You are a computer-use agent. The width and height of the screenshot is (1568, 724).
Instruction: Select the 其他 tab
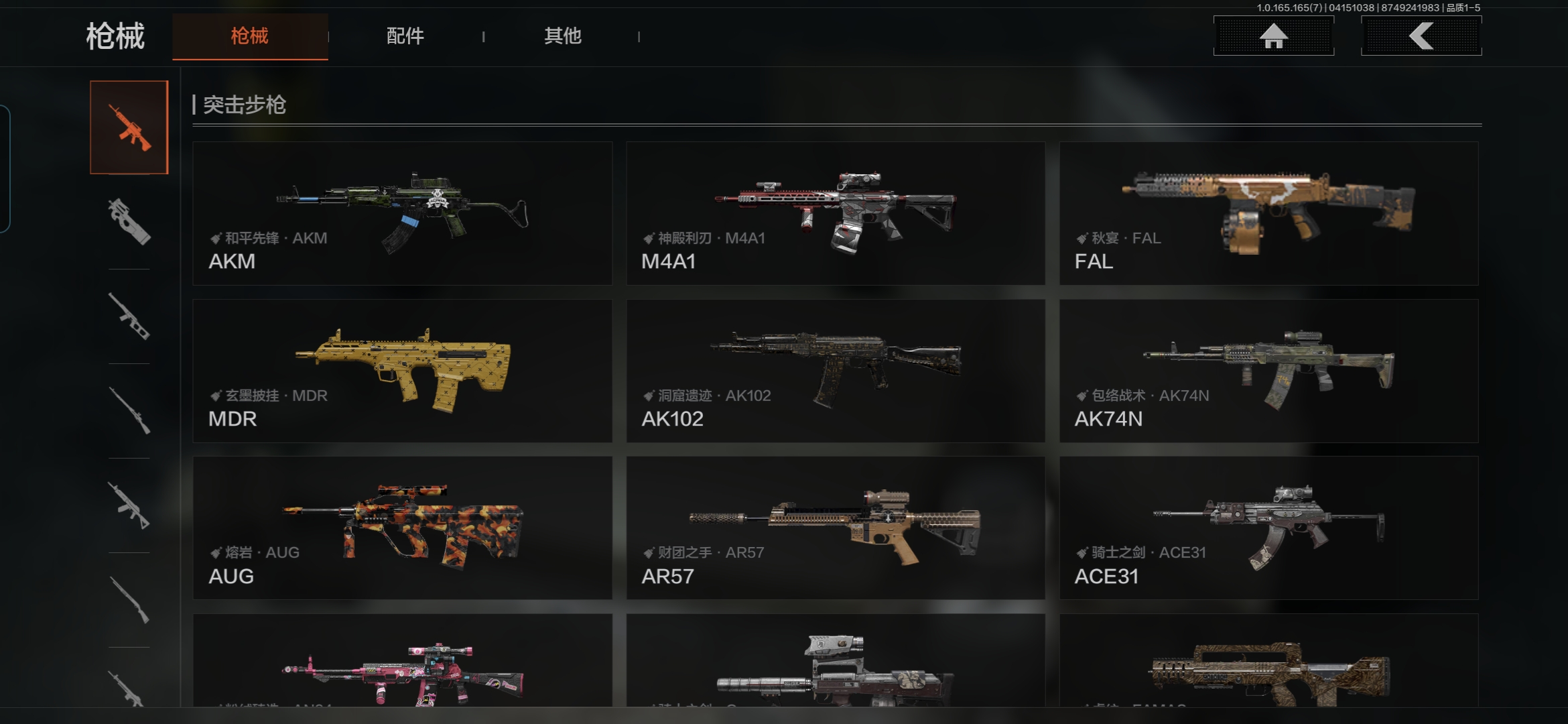tap(562, 36)
